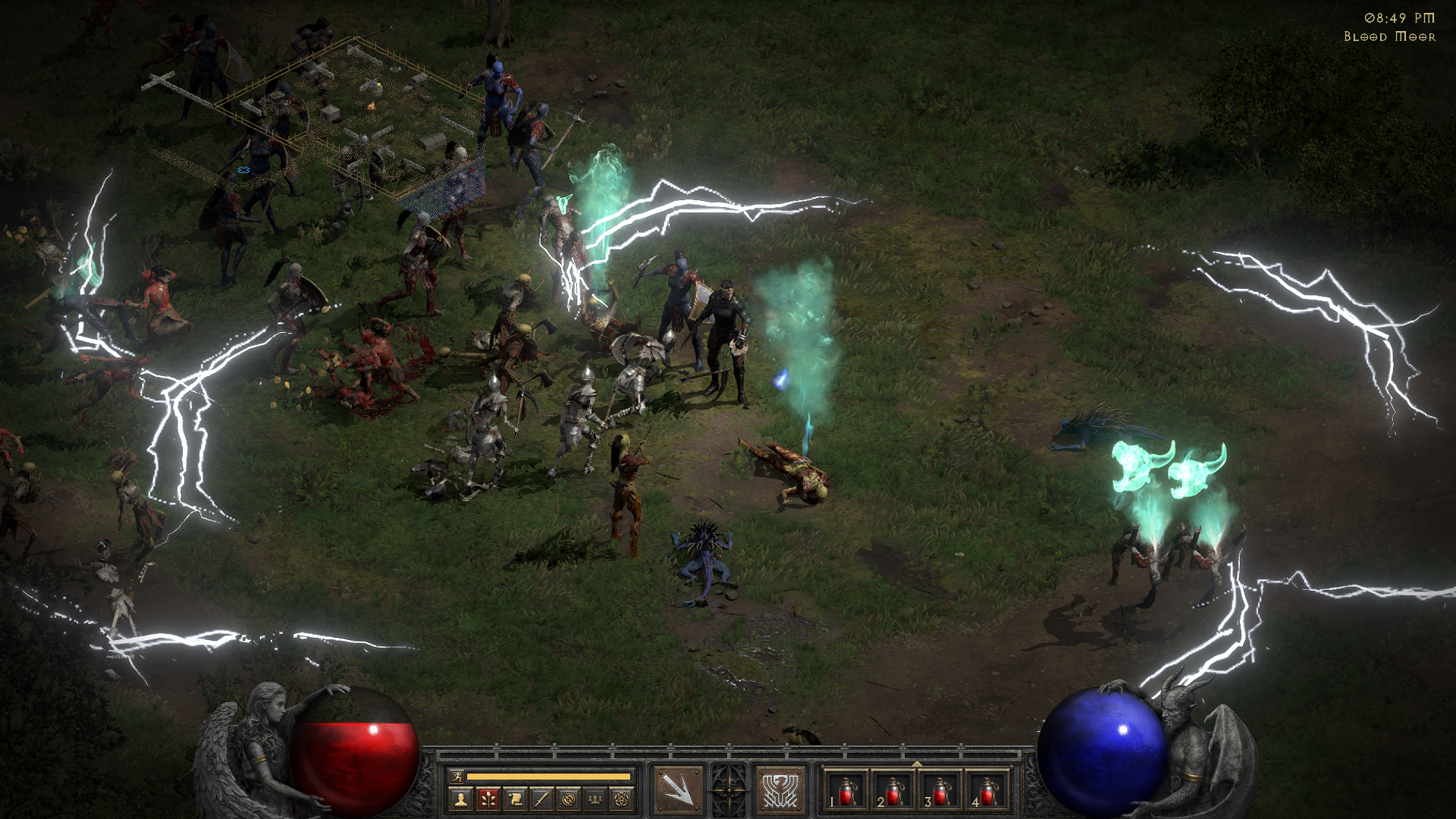Open the quest log scroll button
The image size is (1456, 819).
pyautogui.click(x=515, y=799)
